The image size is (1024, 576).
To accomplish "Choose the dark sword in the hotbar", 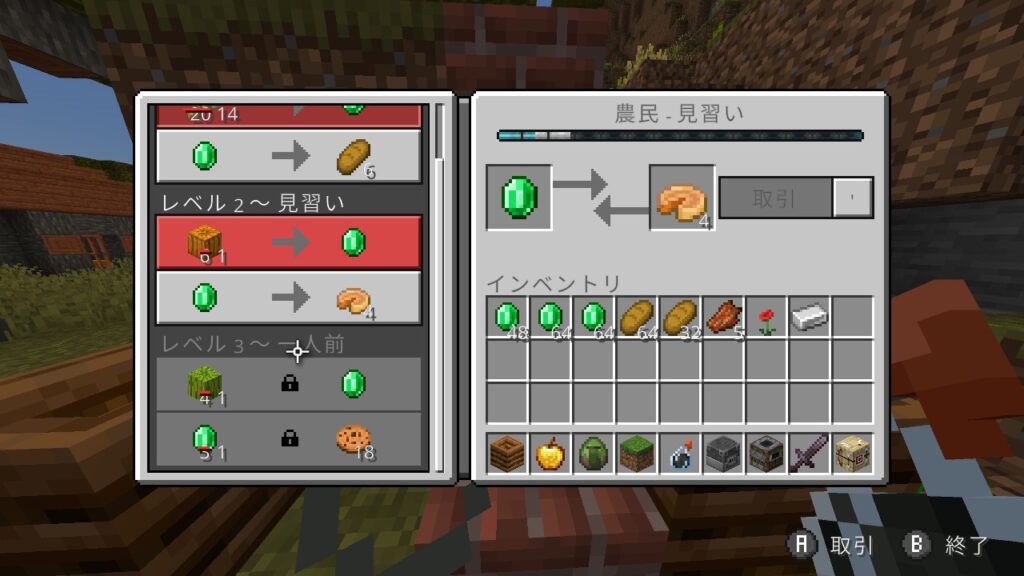I will [x=809, y=453].
